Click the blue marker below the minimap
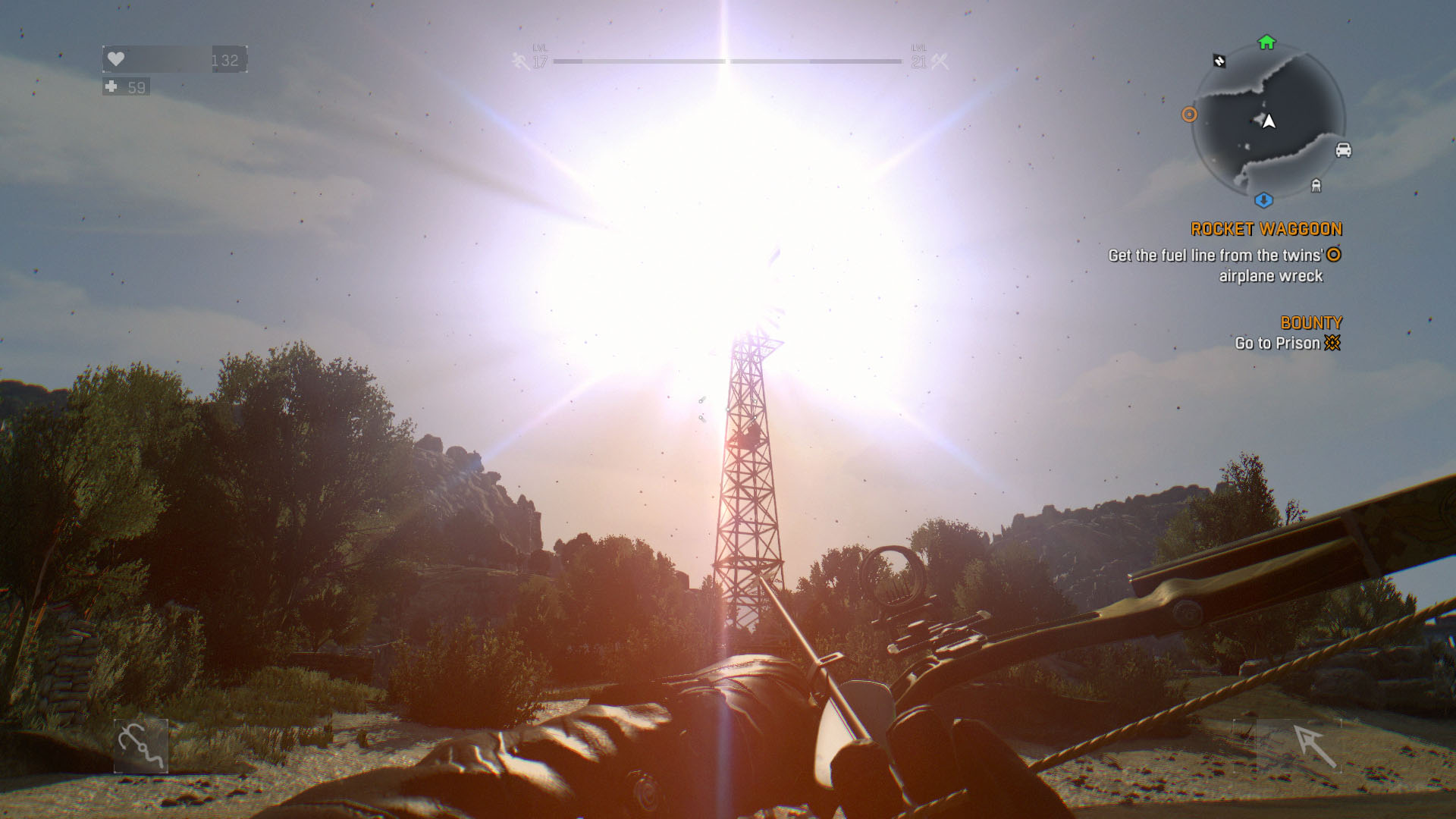 (1263, 200)
